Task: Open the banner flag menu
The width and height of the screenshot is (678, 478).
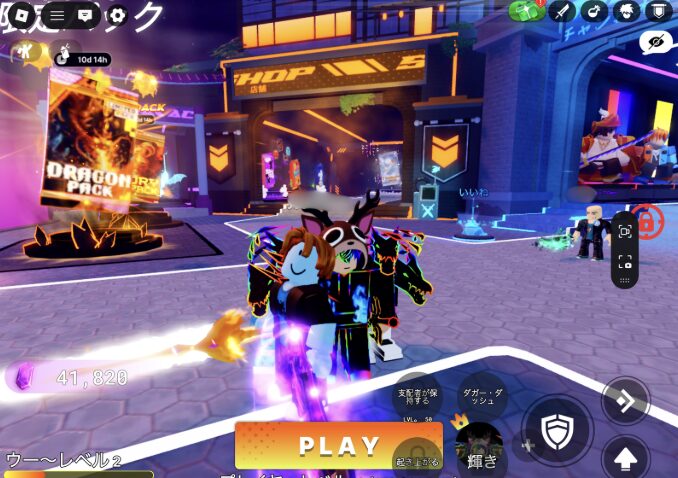Action: 657,11
